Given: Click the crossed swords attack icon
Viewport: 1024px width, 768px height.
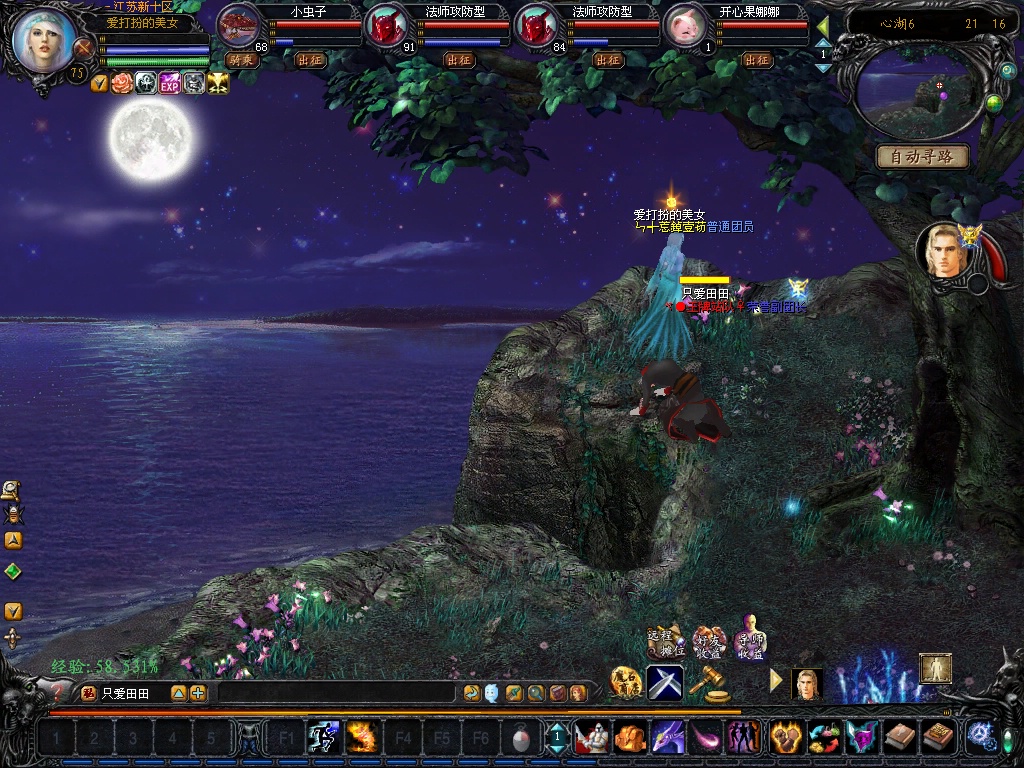Looking at the screenshot, I should (x=665, y=683).
